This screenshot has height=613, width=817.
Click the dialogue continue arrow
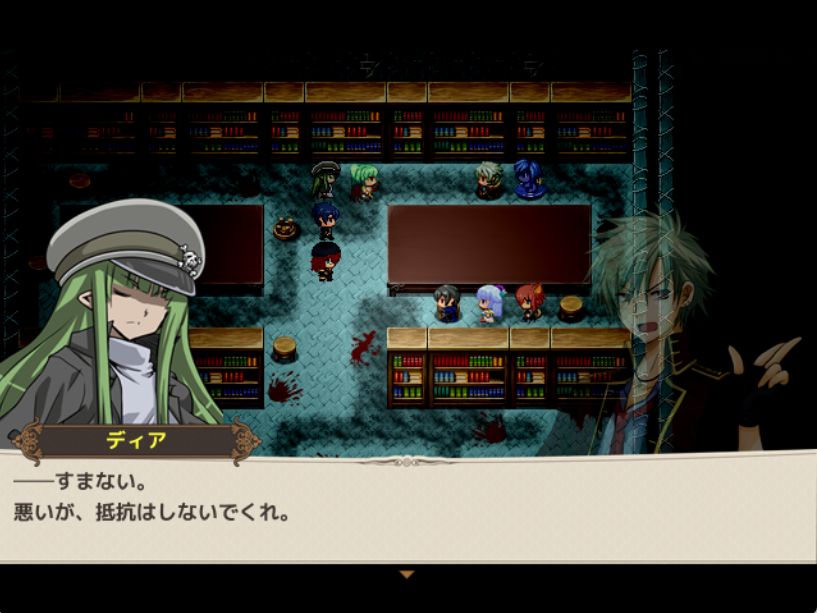[406, 575]
